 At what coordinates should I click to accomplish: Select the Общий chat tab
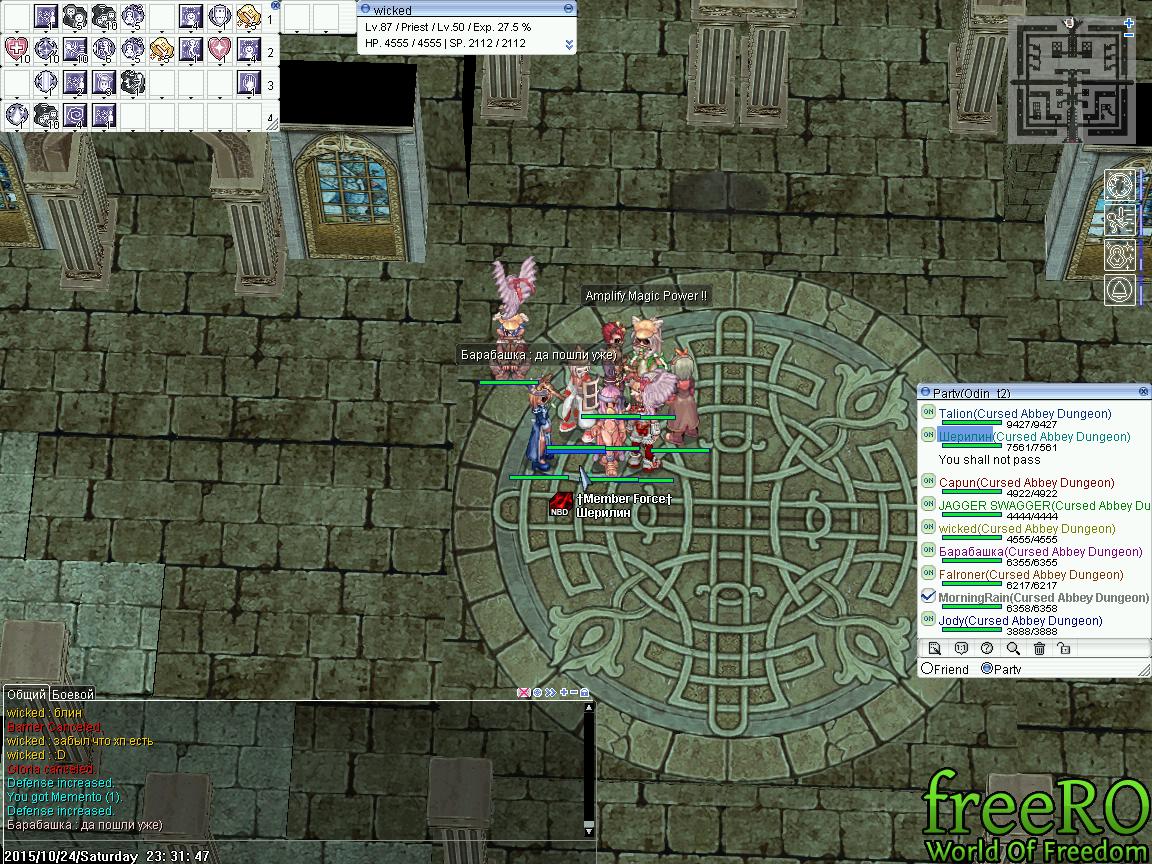[26, 694]
